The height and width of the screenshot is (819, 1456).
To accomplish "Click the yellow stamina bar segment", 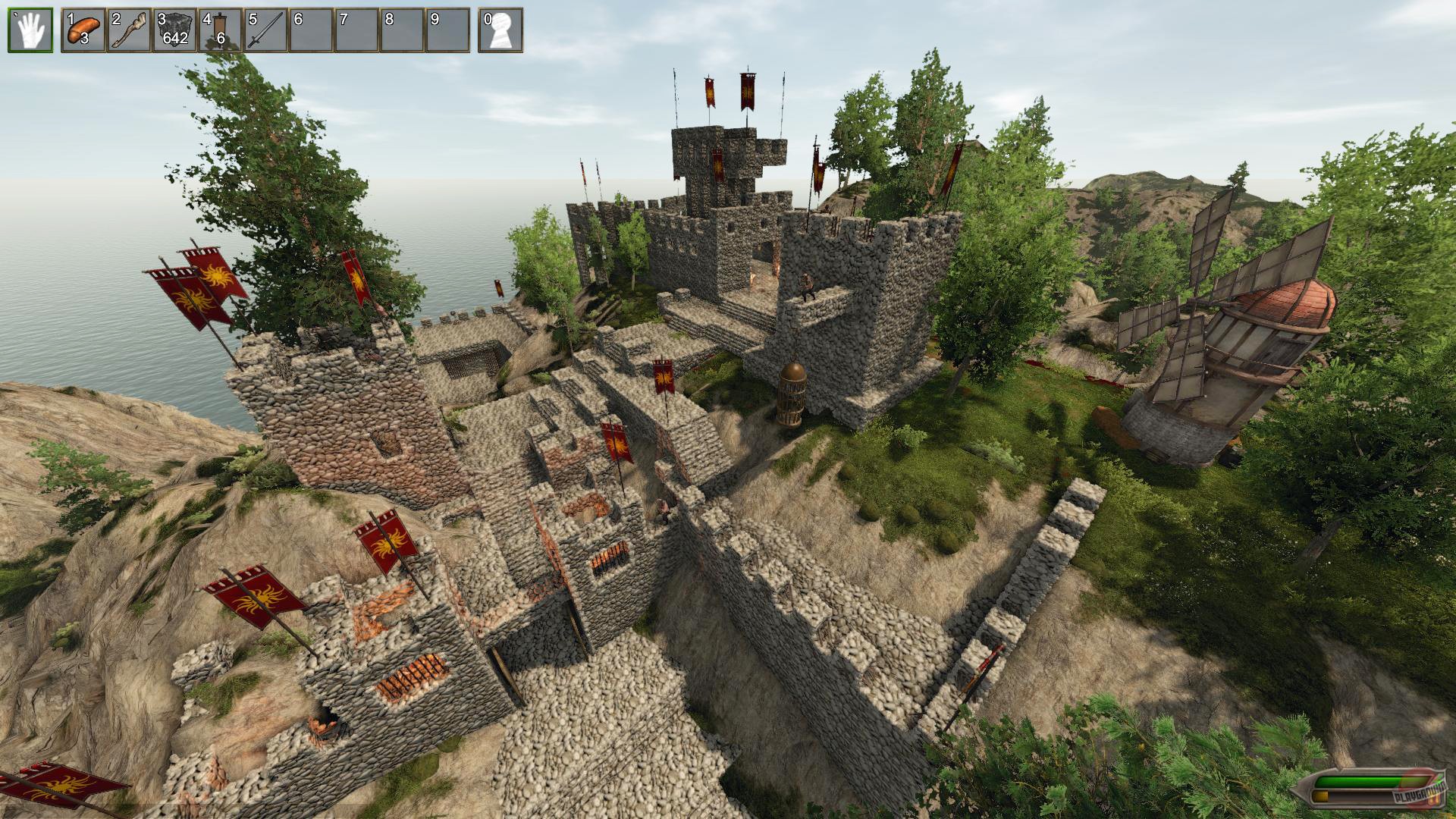I will [1319, 795].
